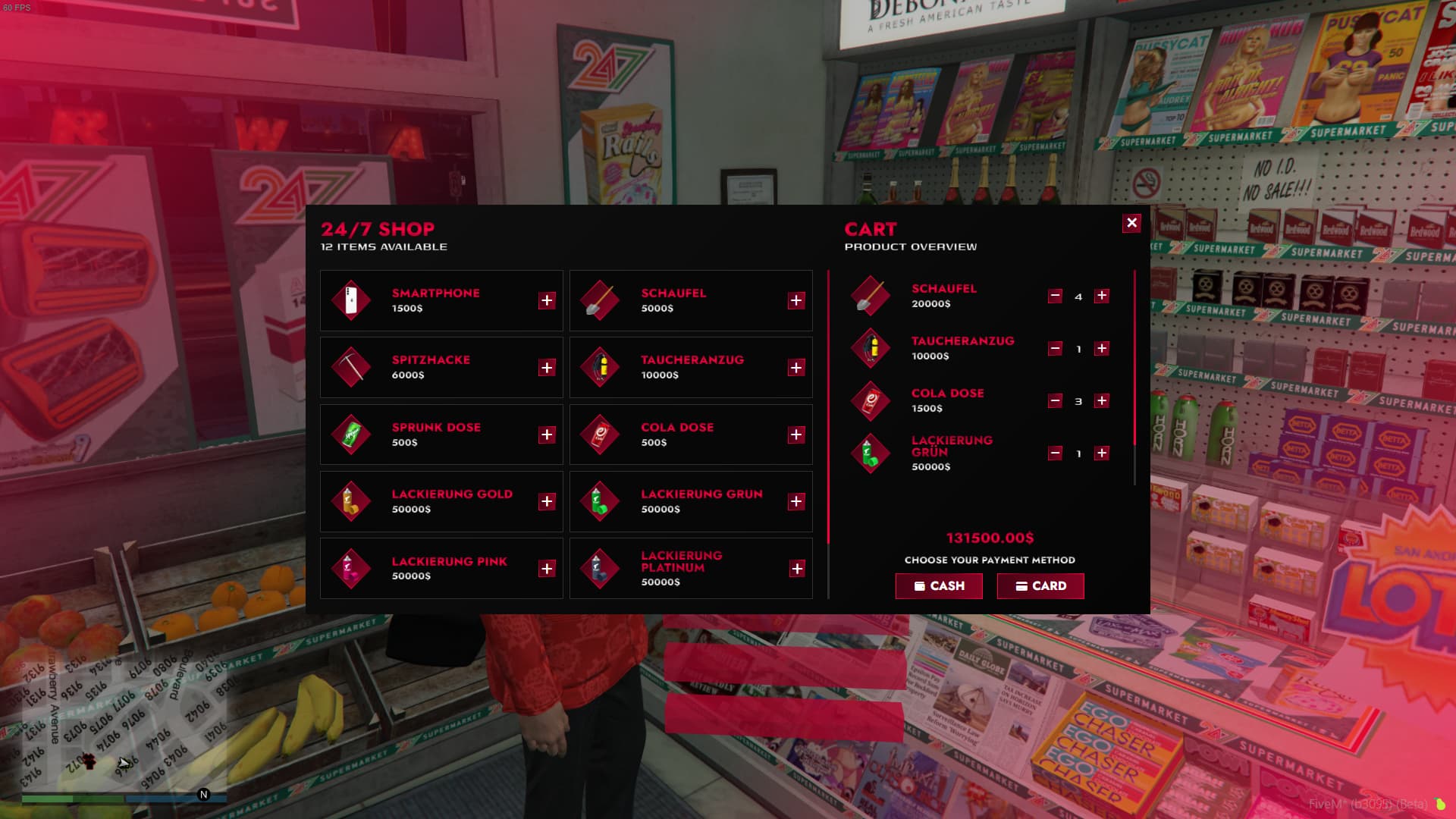Viewport: 1456px width, 819px height.
Task: Remove one Taucheranzug from the cart
Action: tap(1054, 348)
